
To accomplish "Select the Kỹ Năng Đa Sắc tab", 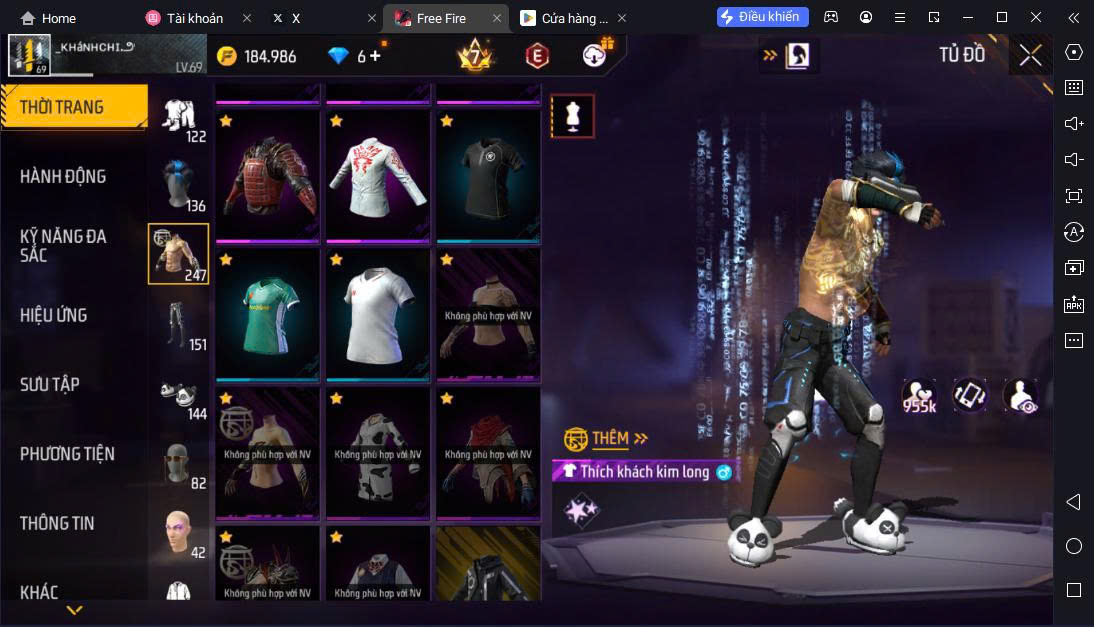I will pos(63,246).
